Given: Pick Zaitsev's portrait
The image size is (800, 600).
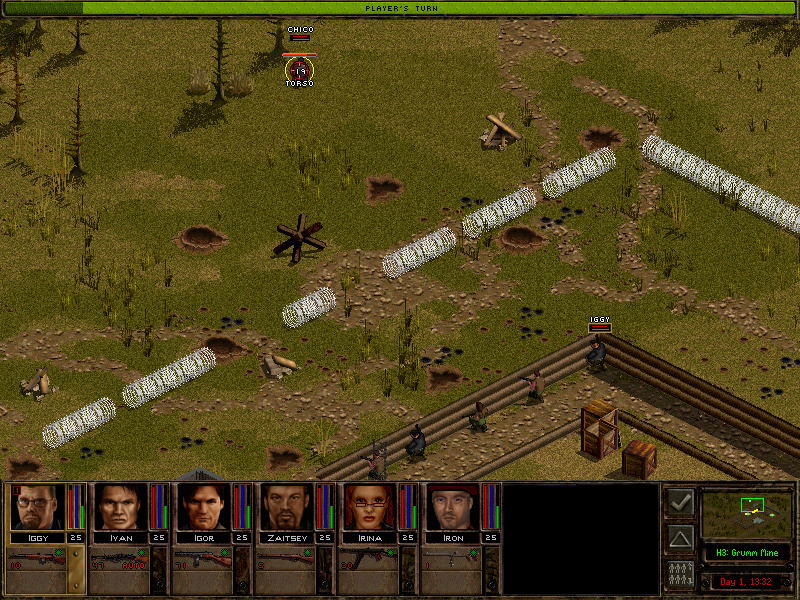Looking at the screenshot, I should (286, 507).
